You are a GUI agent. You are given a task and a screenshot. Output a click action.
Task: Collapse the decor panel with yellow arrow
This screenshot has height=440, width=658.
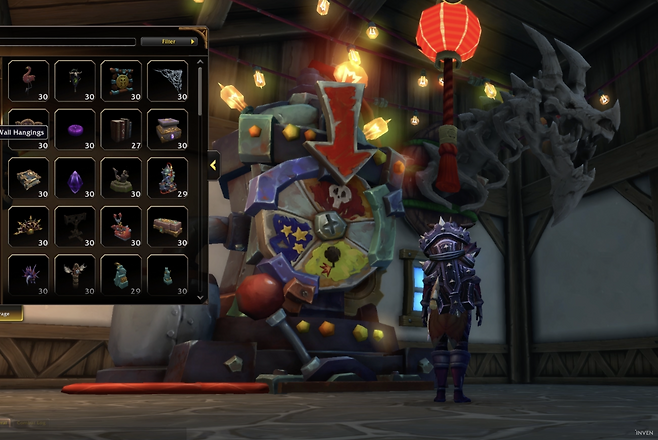tap(213, 166)
